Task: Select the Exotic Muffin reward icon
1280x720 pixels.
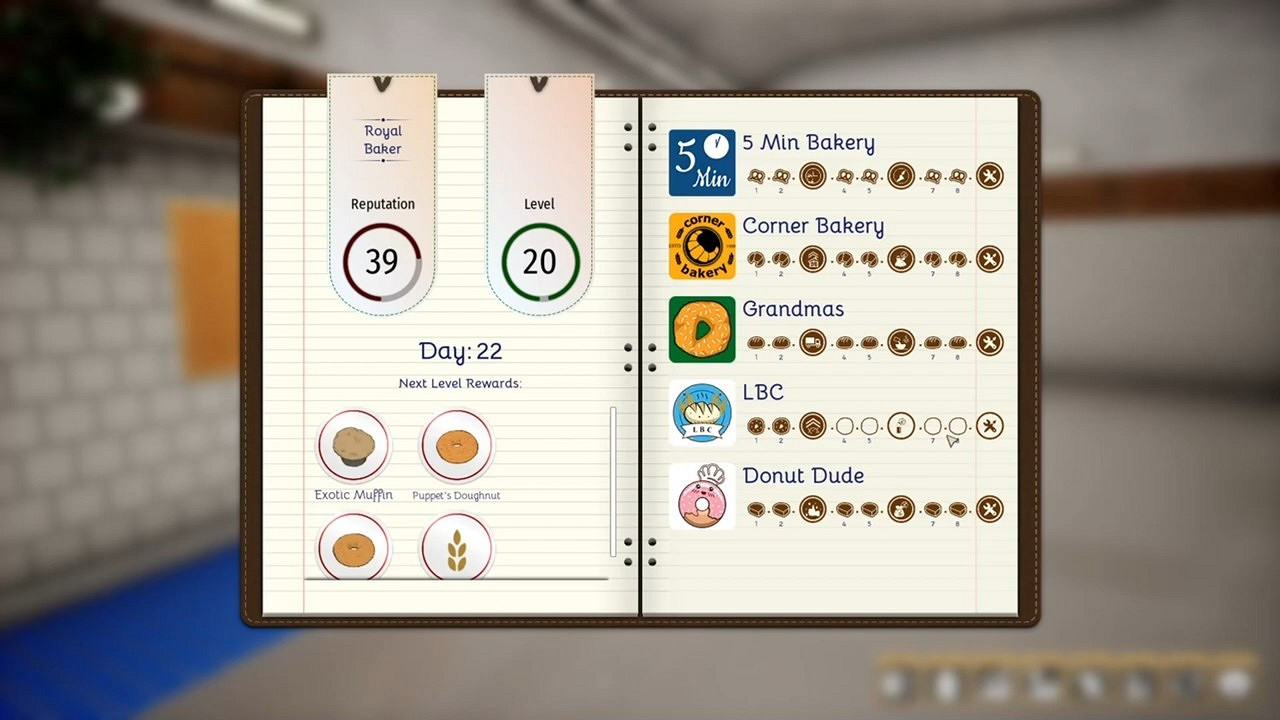Action: 352,447
